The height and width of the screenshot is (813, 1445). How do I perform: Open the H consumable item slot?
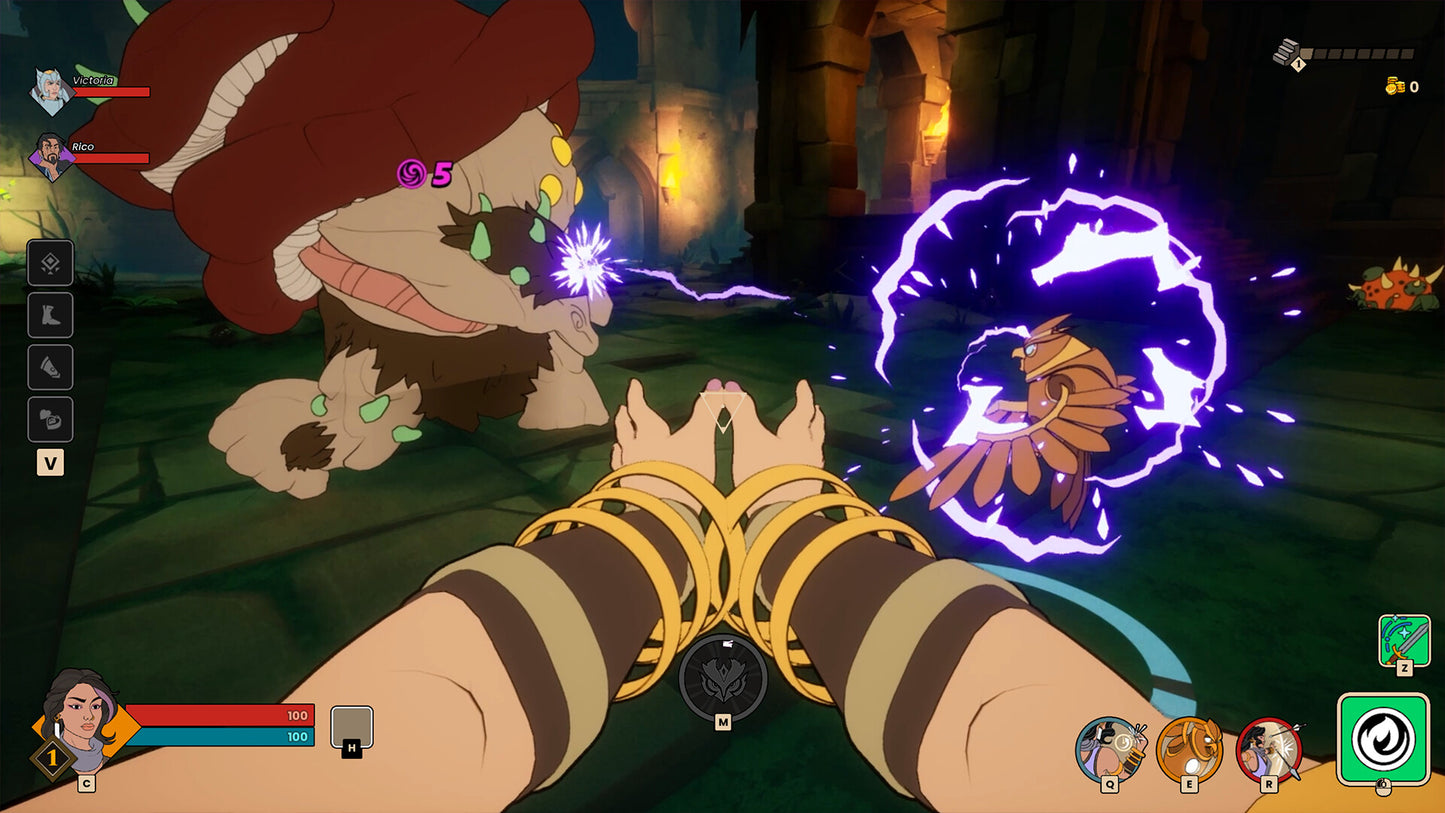coord(352,727)
